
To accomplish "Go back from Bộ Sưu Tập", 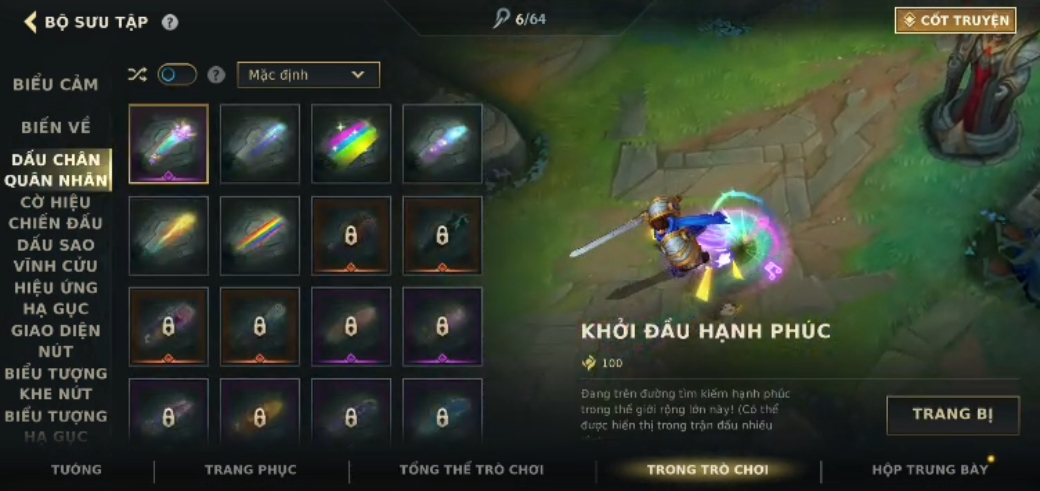I will click(31, 22).
